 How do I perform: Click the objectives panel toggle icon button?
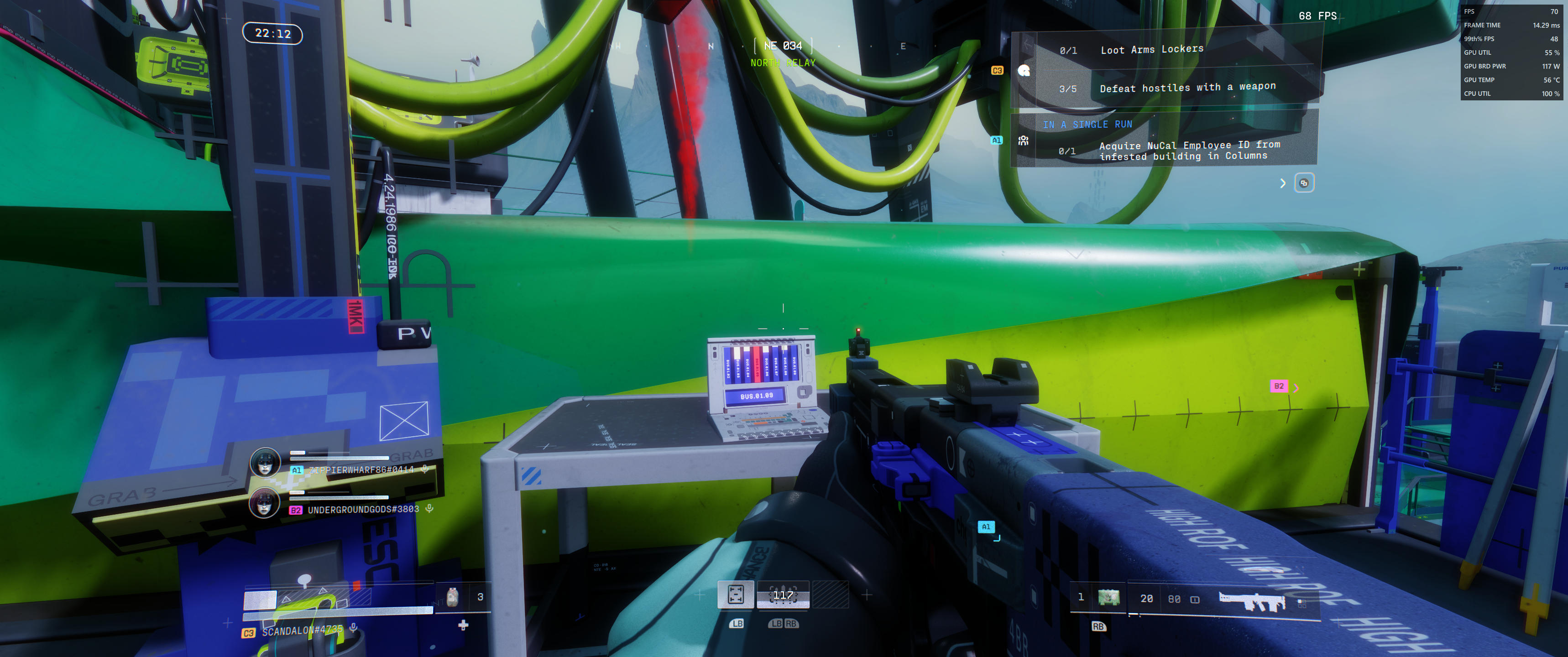[1303, 183]
